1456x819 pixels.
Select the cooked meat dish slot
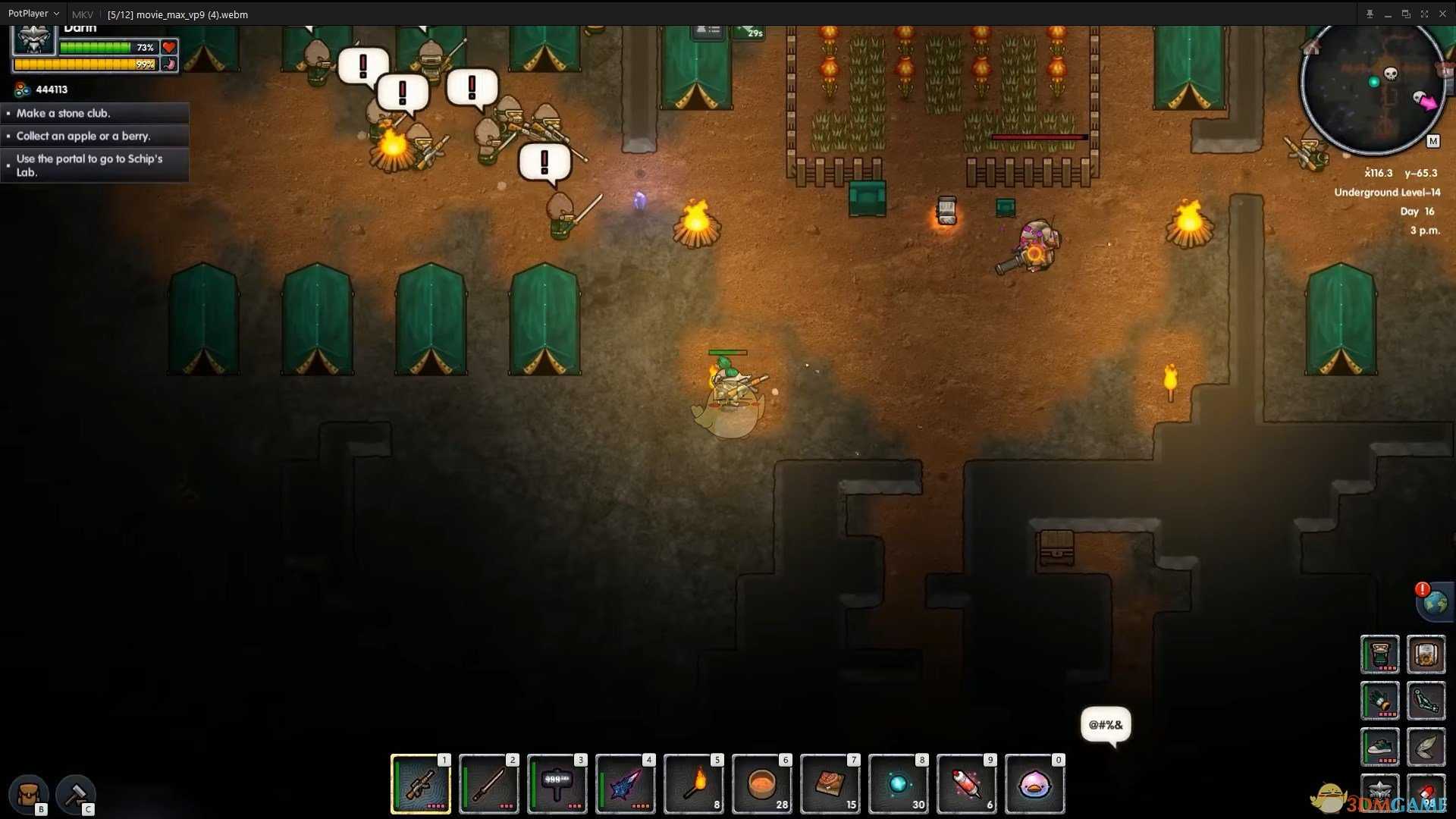tap(830, 784)
